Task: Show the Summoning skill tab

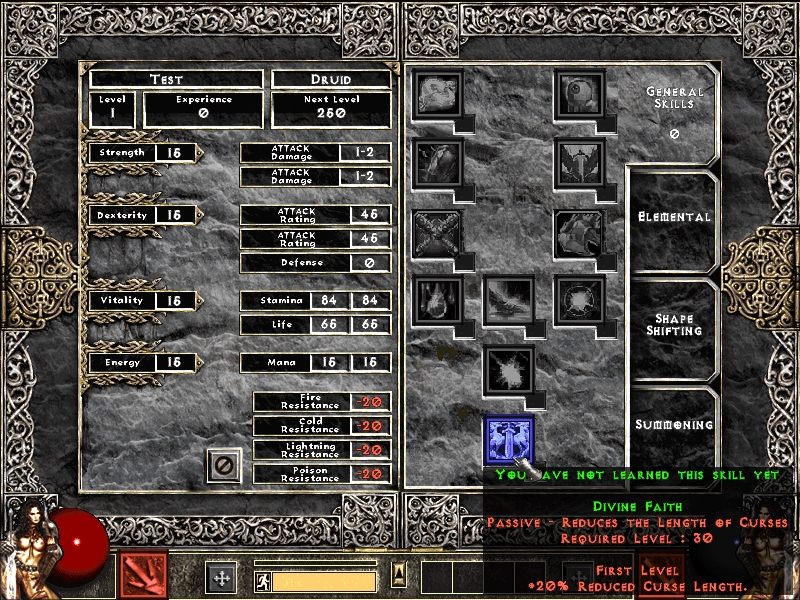Action: coord(673,425)
